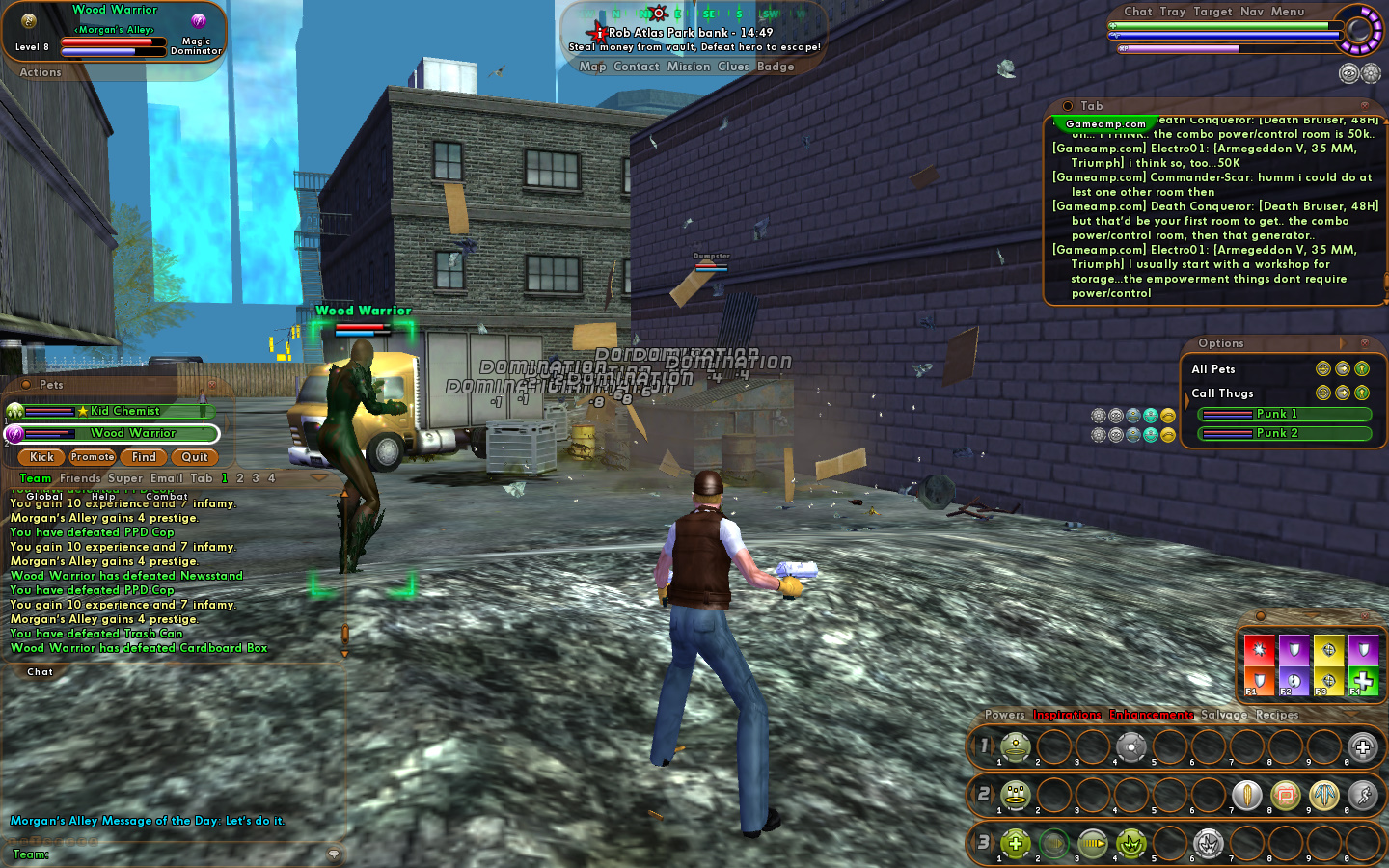1389x868 pixels.
Task: Quit the team
Action: 195,457
